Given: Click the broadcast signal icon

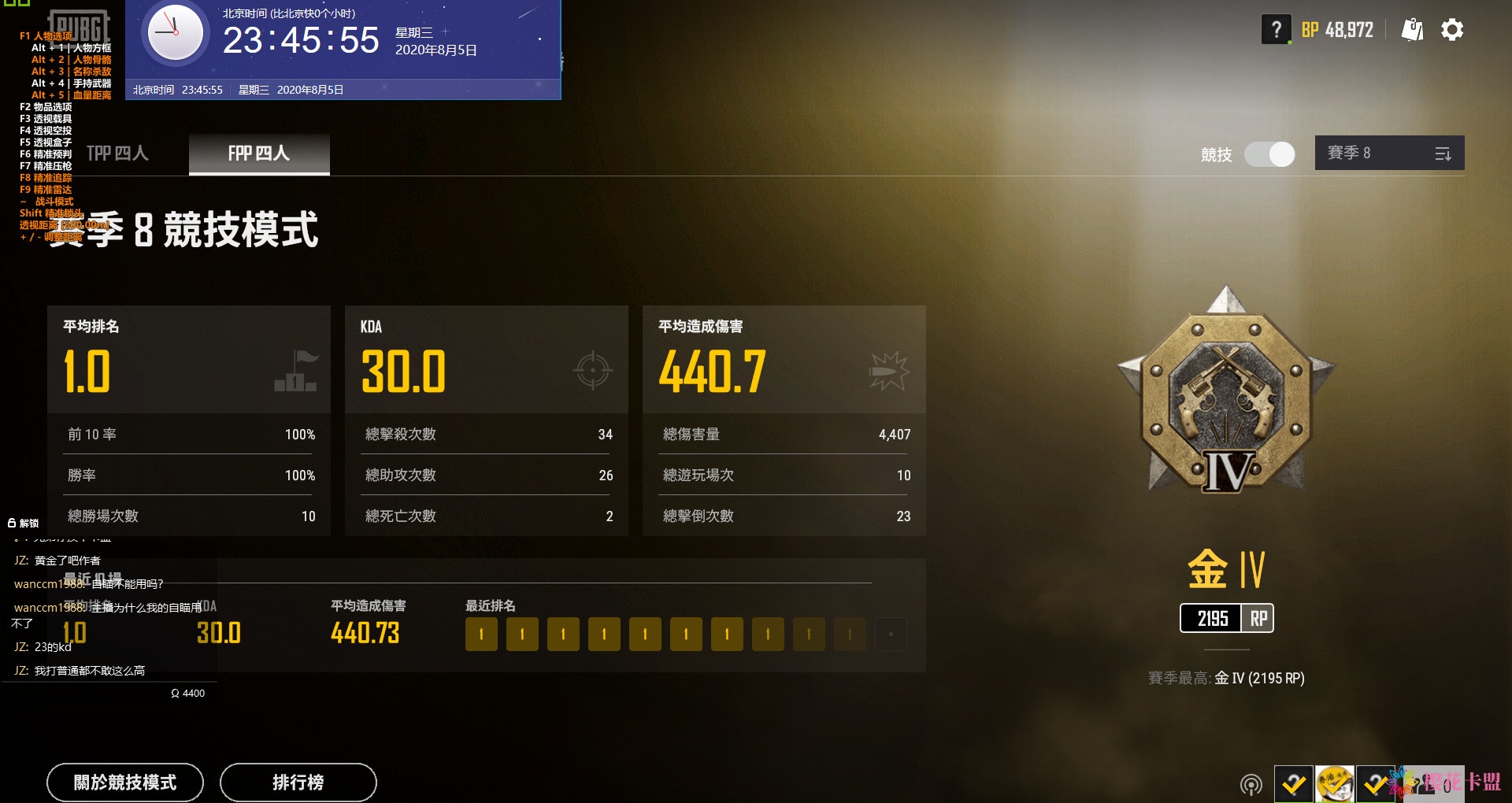Looking at the screenshot, I should (1251, 784).
